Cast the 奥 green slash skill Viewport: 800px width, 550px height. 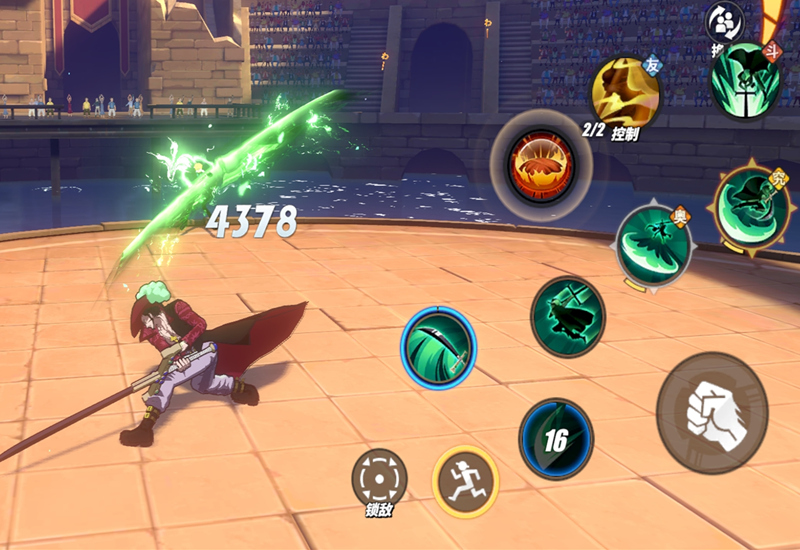653,246
